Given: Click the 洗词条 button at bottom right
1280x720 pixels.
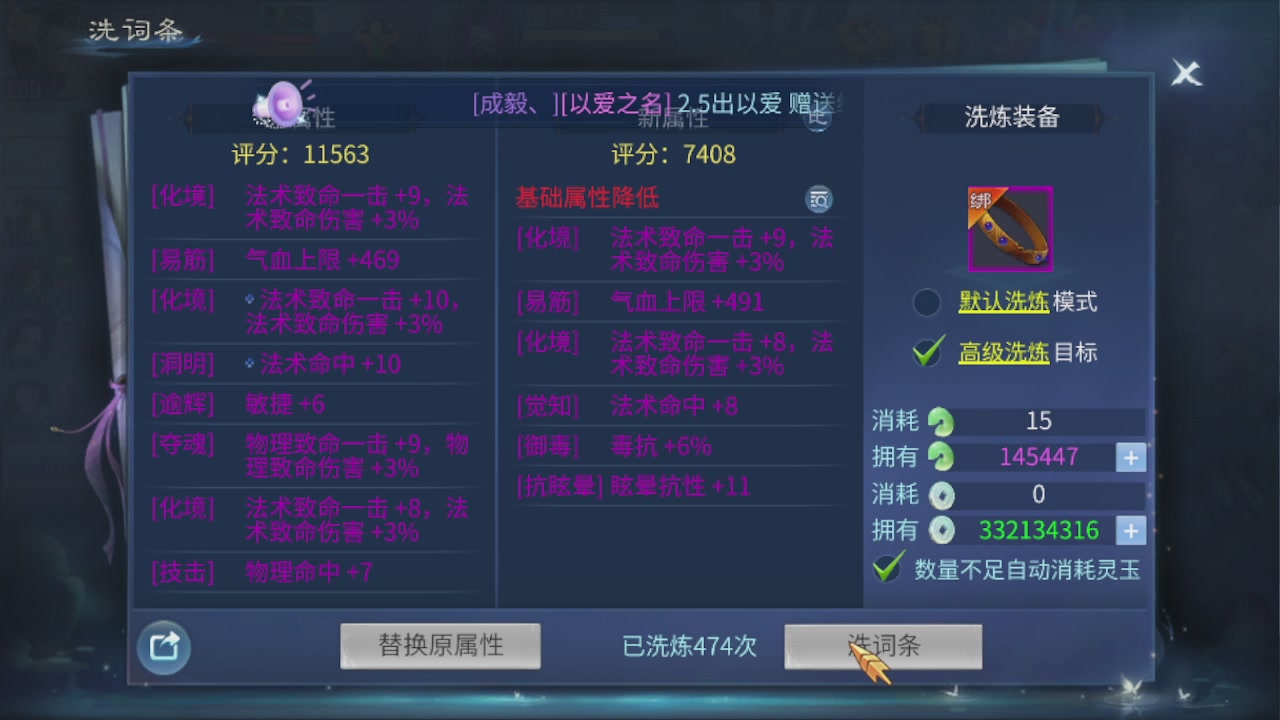Looking at the screenshot, I should [x=882, y=646].
